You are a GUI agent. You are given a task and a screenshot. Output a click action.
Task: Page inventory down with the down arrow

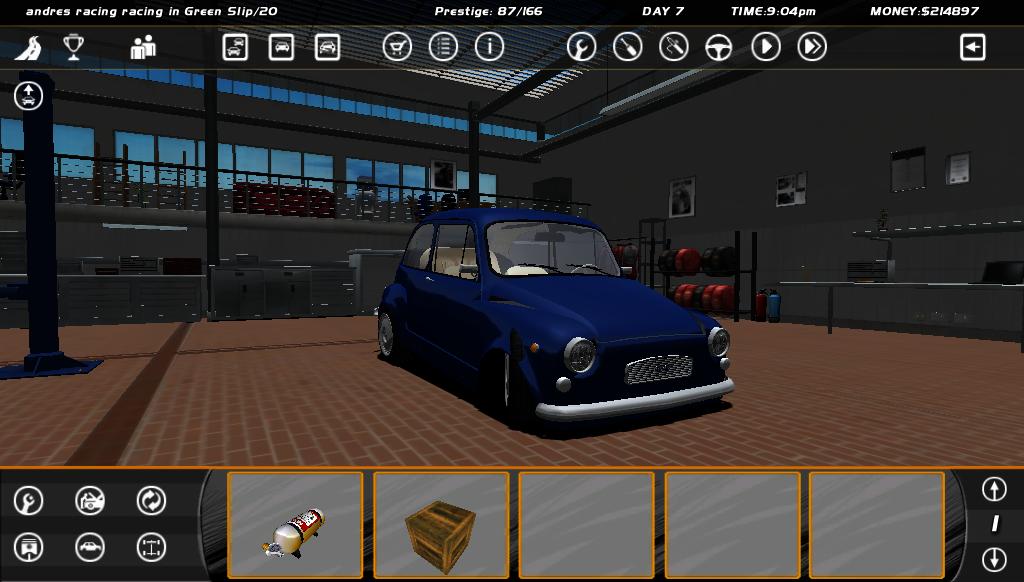(993, 558)
